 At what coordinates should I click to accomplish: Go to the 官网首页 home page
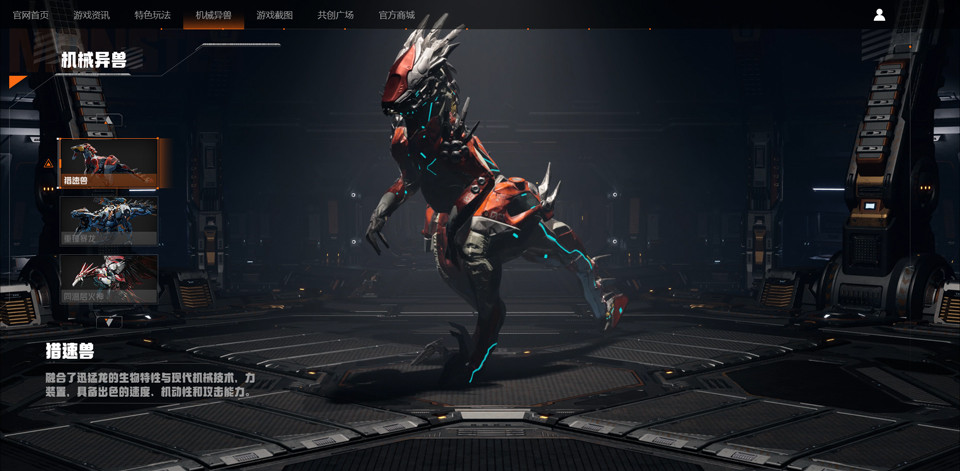point(30,15)
